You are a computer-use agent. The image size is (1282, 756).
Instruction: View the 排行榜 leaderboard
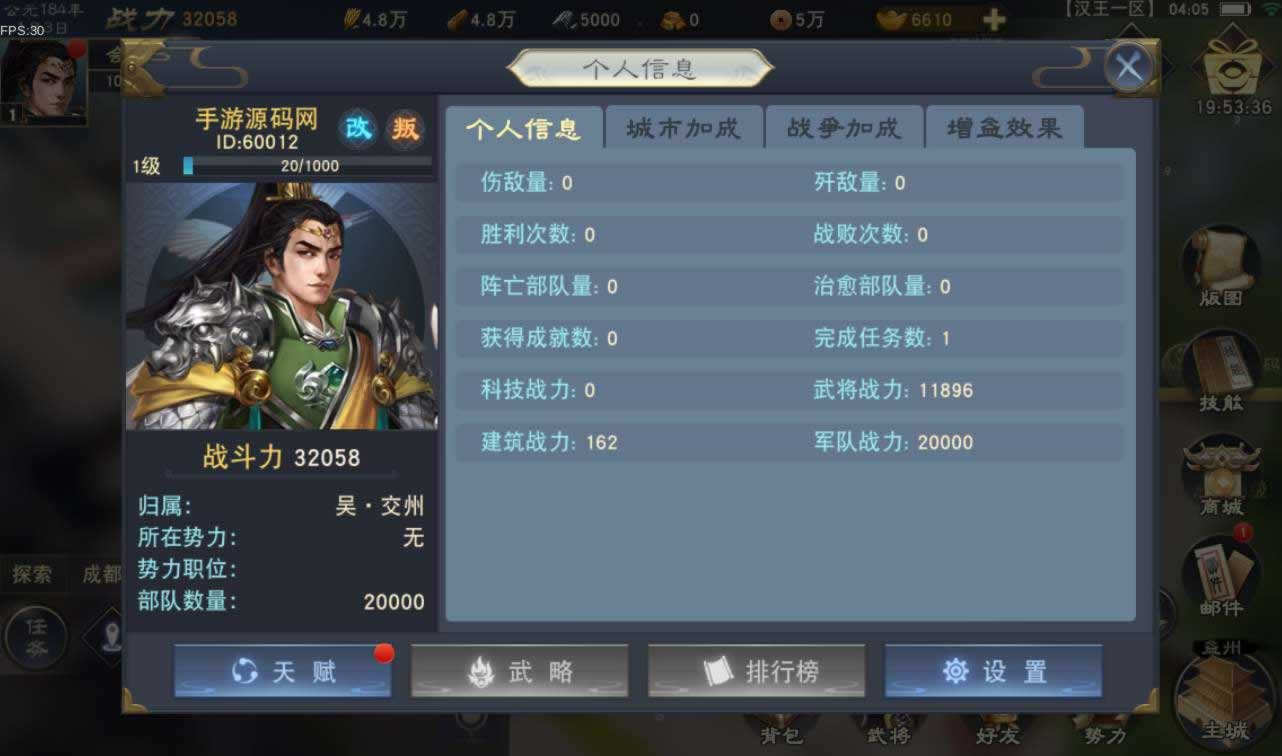(756, 671)
